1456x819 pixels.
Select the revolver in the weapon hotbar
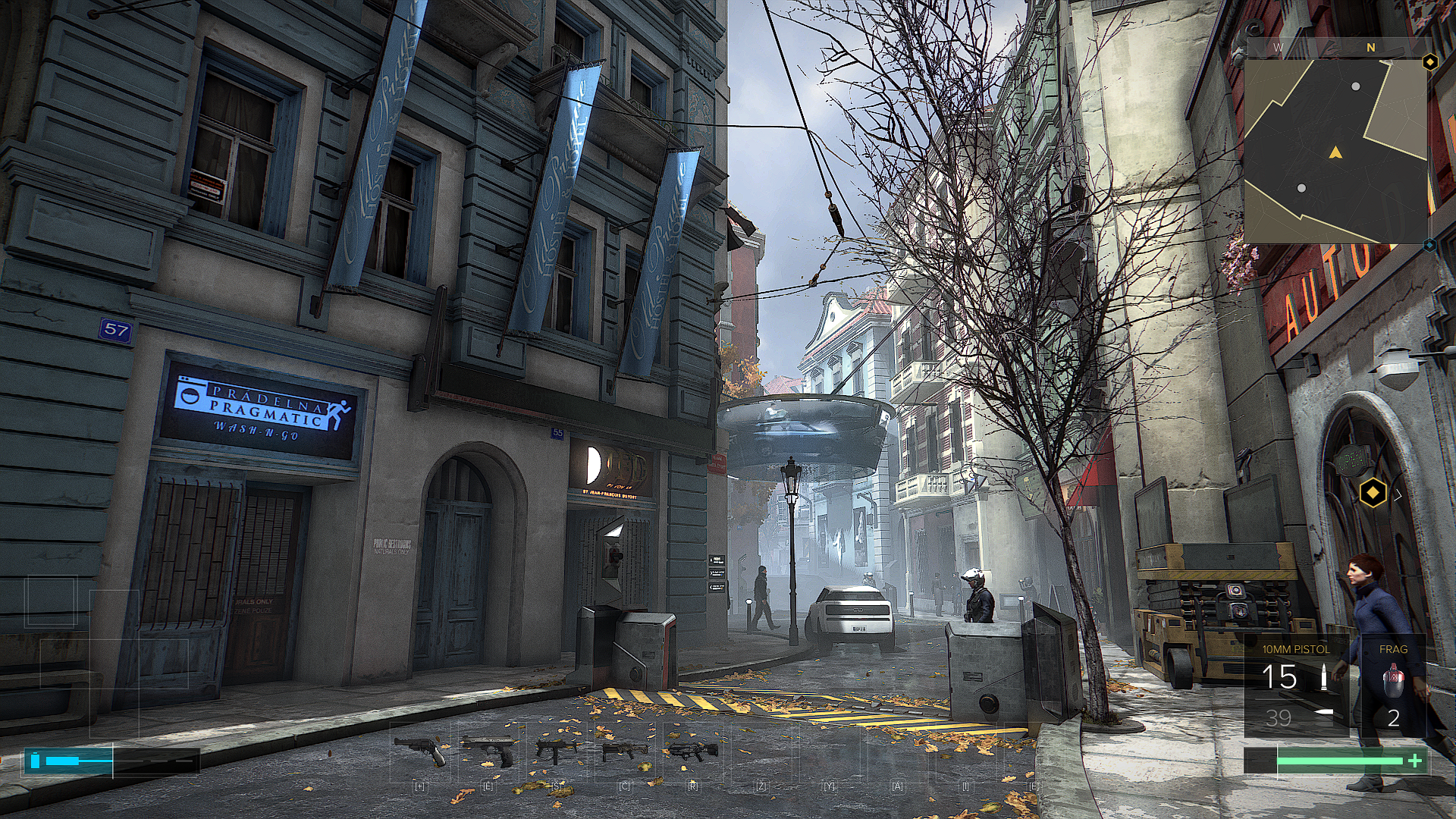421,750
